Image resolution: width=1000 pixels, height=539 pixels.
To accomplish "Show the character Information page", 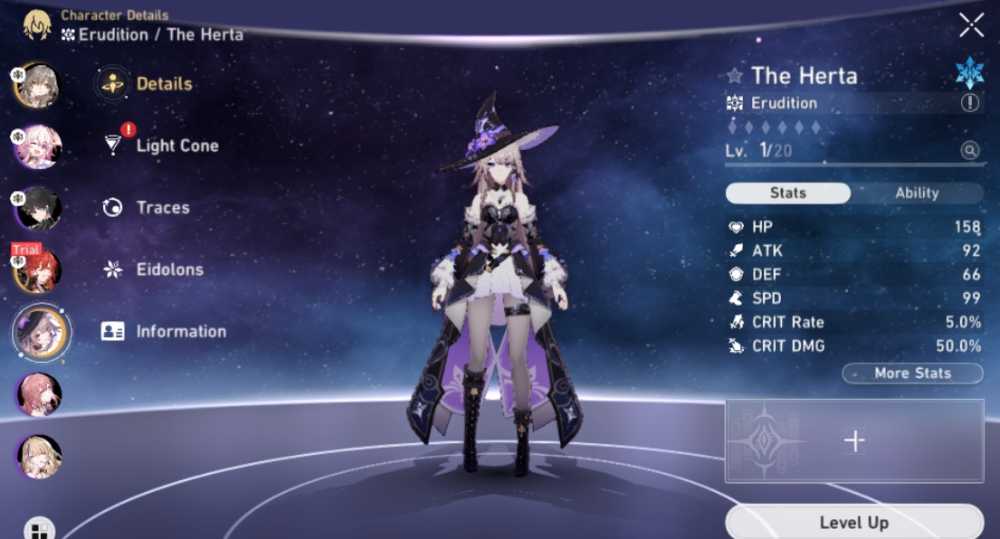I will point(180,332).
